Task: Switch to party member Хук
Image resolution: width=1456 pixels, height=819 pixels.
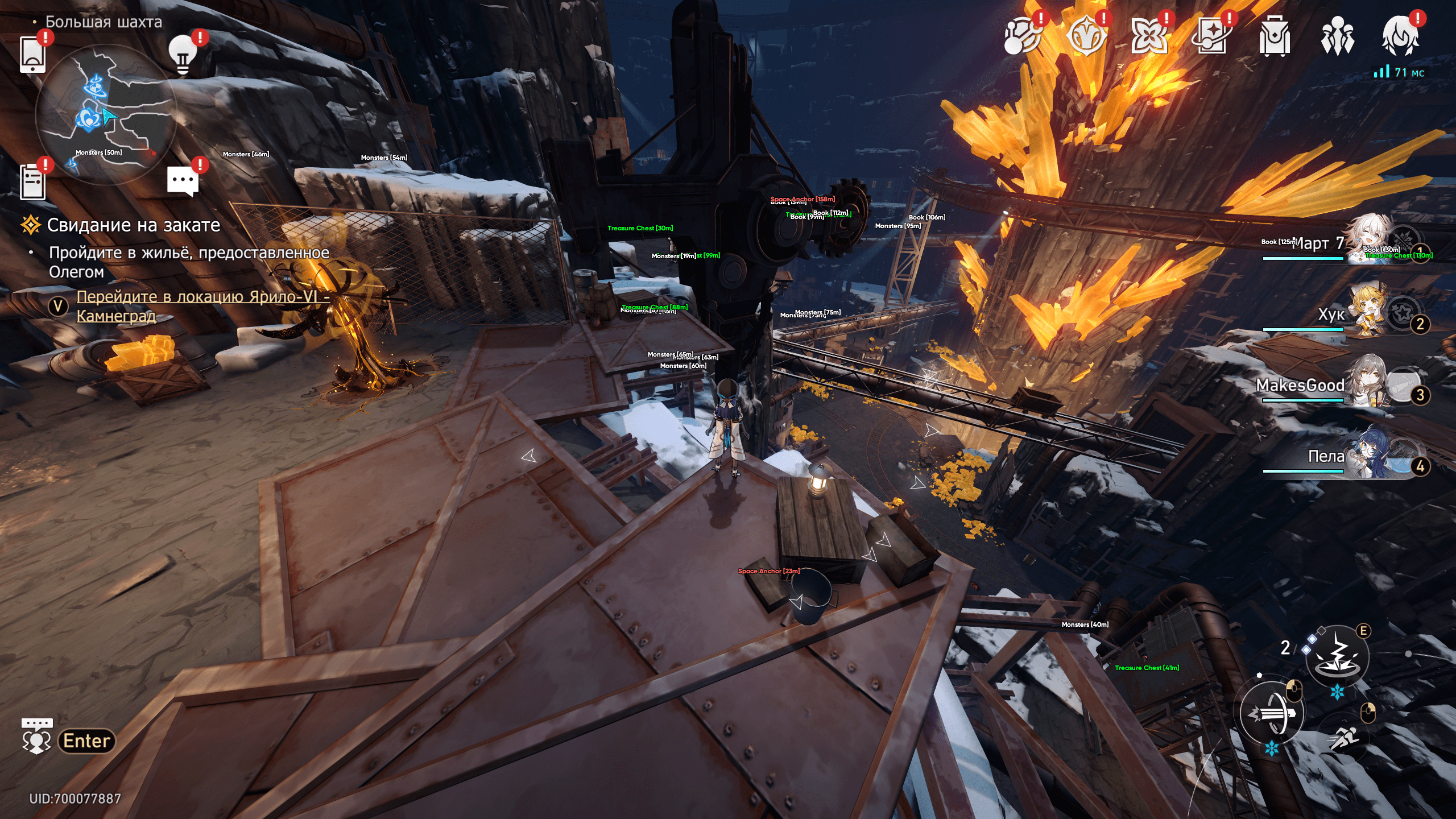Action: click(1365, 314)
